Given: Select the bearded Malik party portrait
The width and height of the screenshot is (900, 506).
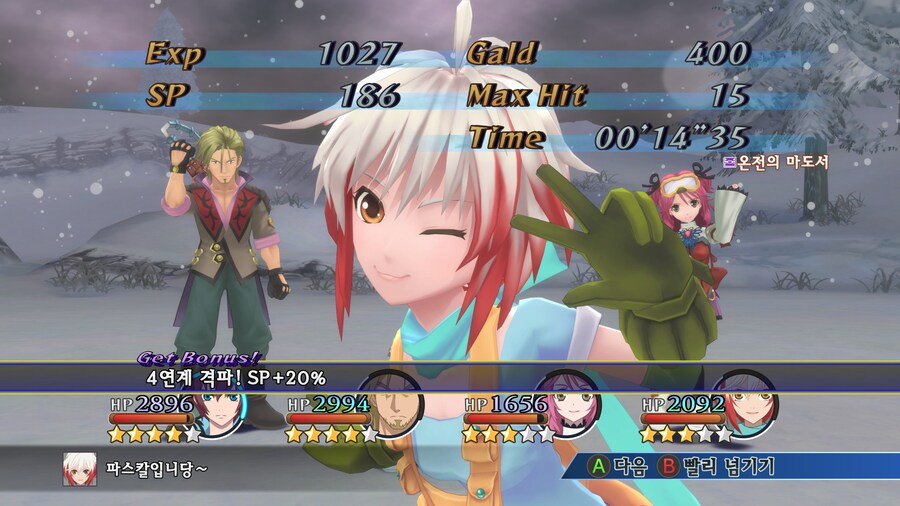Looking at the screenshot, I should click(x=395, y=400).
